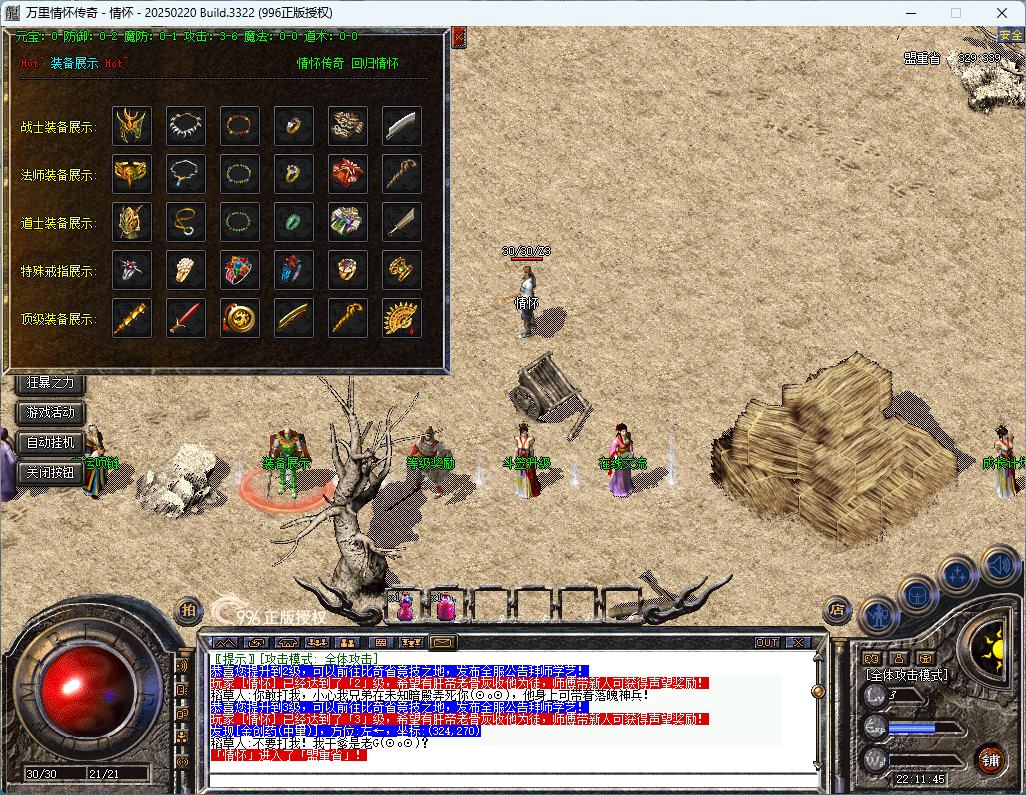
Task: Select the warrior golden helmet icon
Action: 132,126
